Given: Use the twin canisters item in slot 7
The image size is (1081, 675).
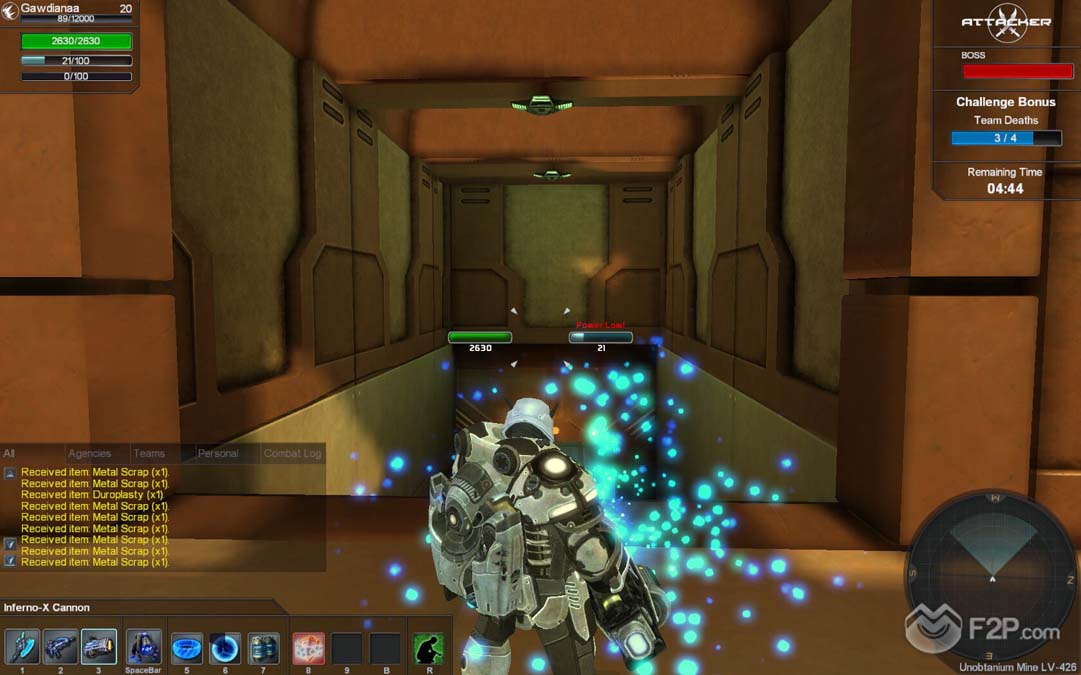Looking at the screenshot, I should pos(263,648).
